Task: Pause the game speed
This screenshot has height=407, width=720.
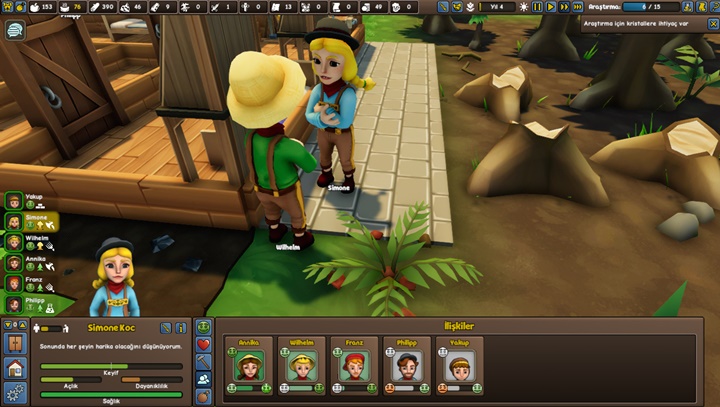Action: [537, 7]
